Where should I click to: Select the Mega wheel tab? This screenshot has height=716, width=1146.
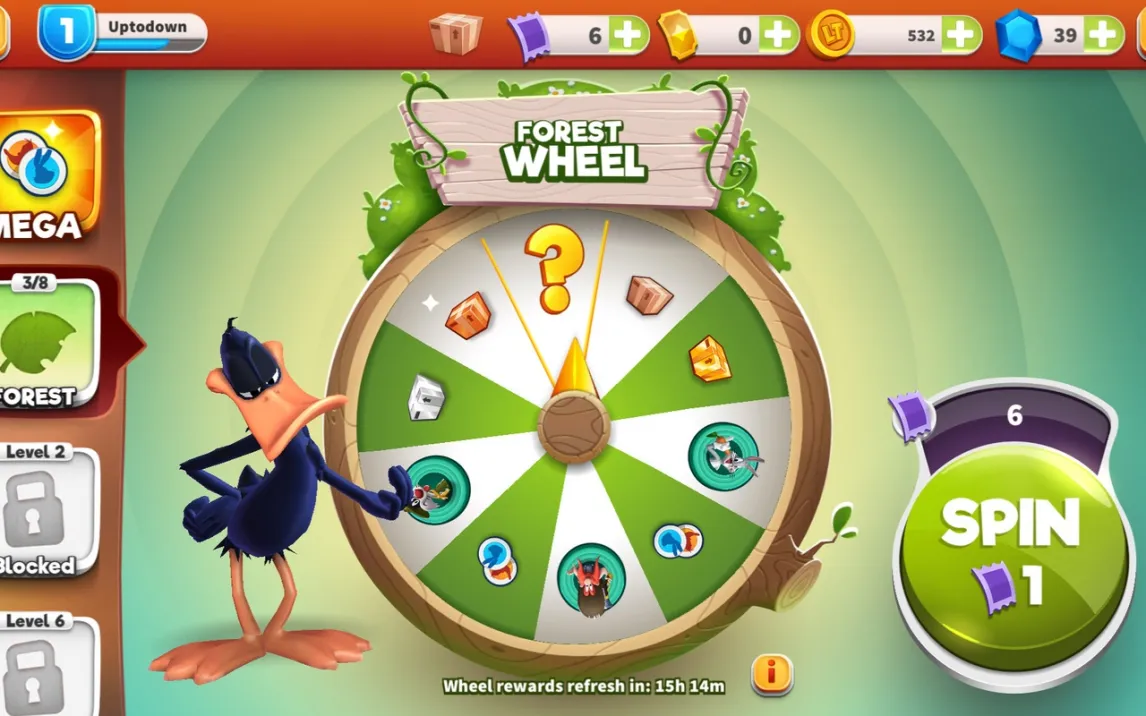point(46,177)
